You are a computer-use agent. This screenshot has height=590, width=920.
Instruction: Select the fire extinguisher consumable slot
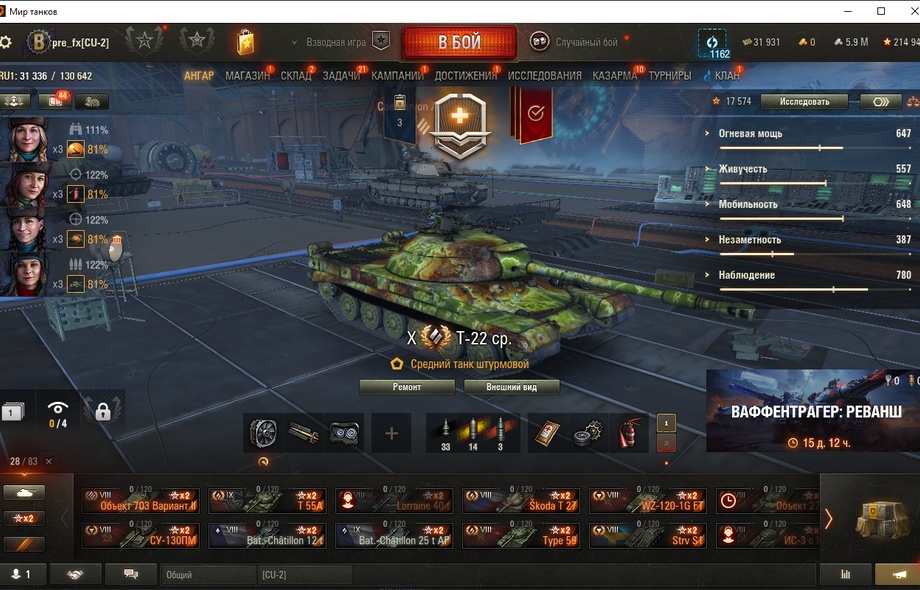629,433
